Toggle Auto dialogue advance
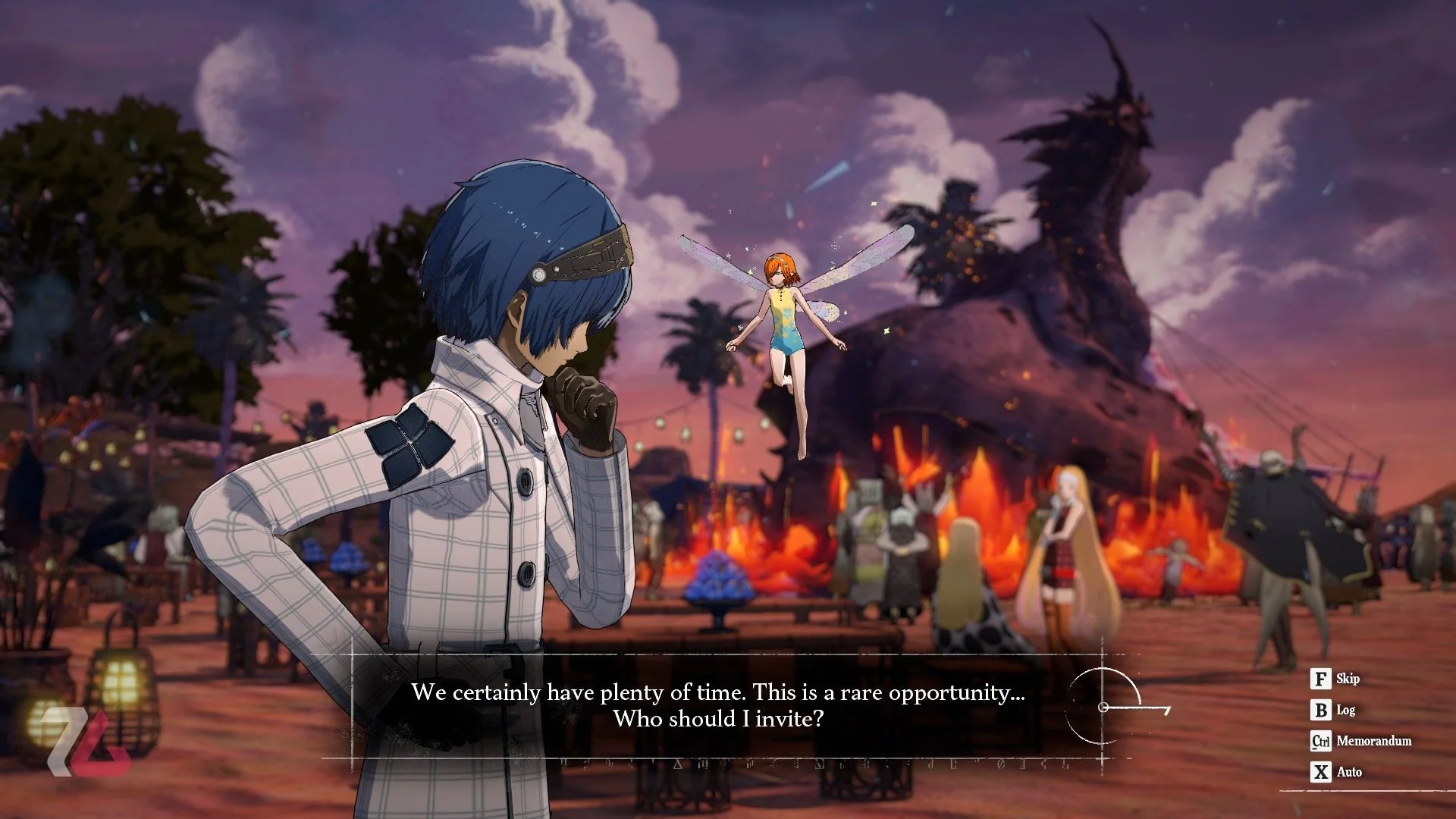This screenshot has width=1456, height=819. [x=1337, y=772]
